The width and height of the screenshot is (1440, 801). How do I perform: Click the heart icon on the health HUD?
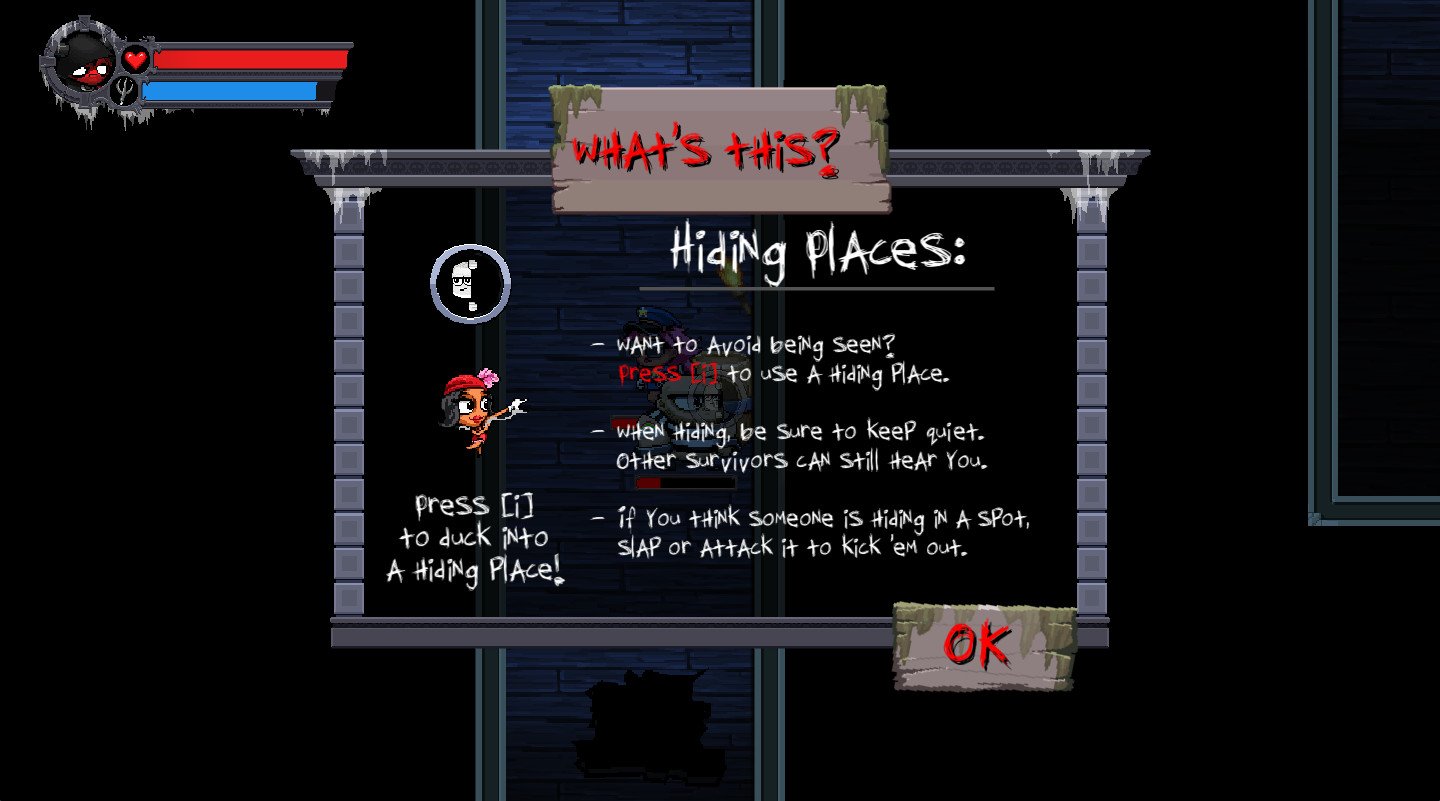click(136, 58)
